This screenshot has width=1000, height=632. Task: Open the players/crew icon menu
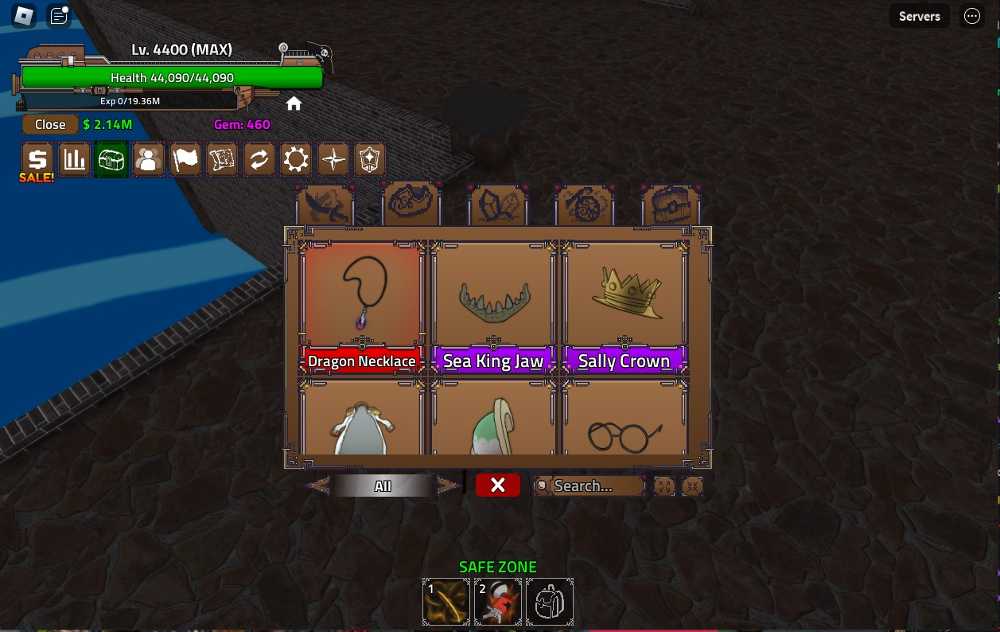coord(148,160)
